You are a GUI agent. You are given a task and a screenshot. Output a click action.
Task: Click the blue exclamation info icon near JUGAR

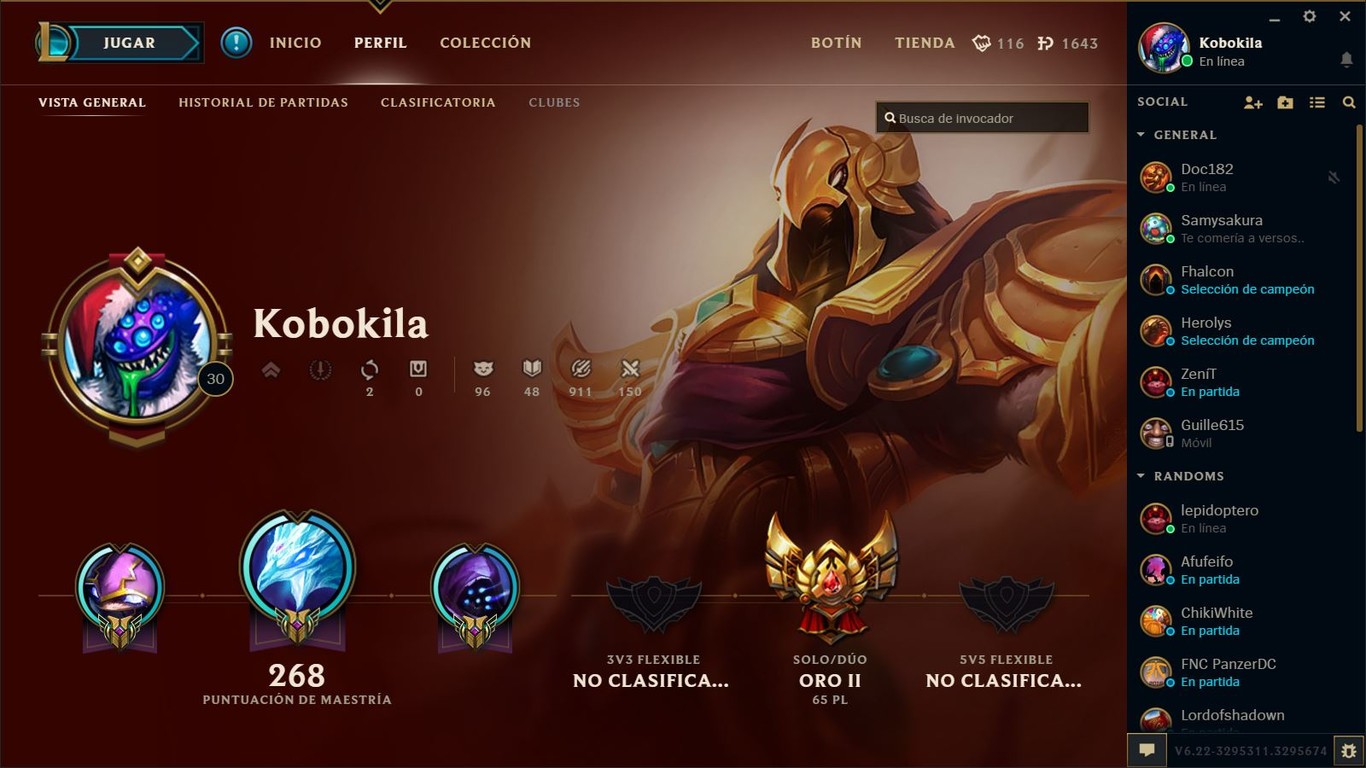click(x=236, y=43)
